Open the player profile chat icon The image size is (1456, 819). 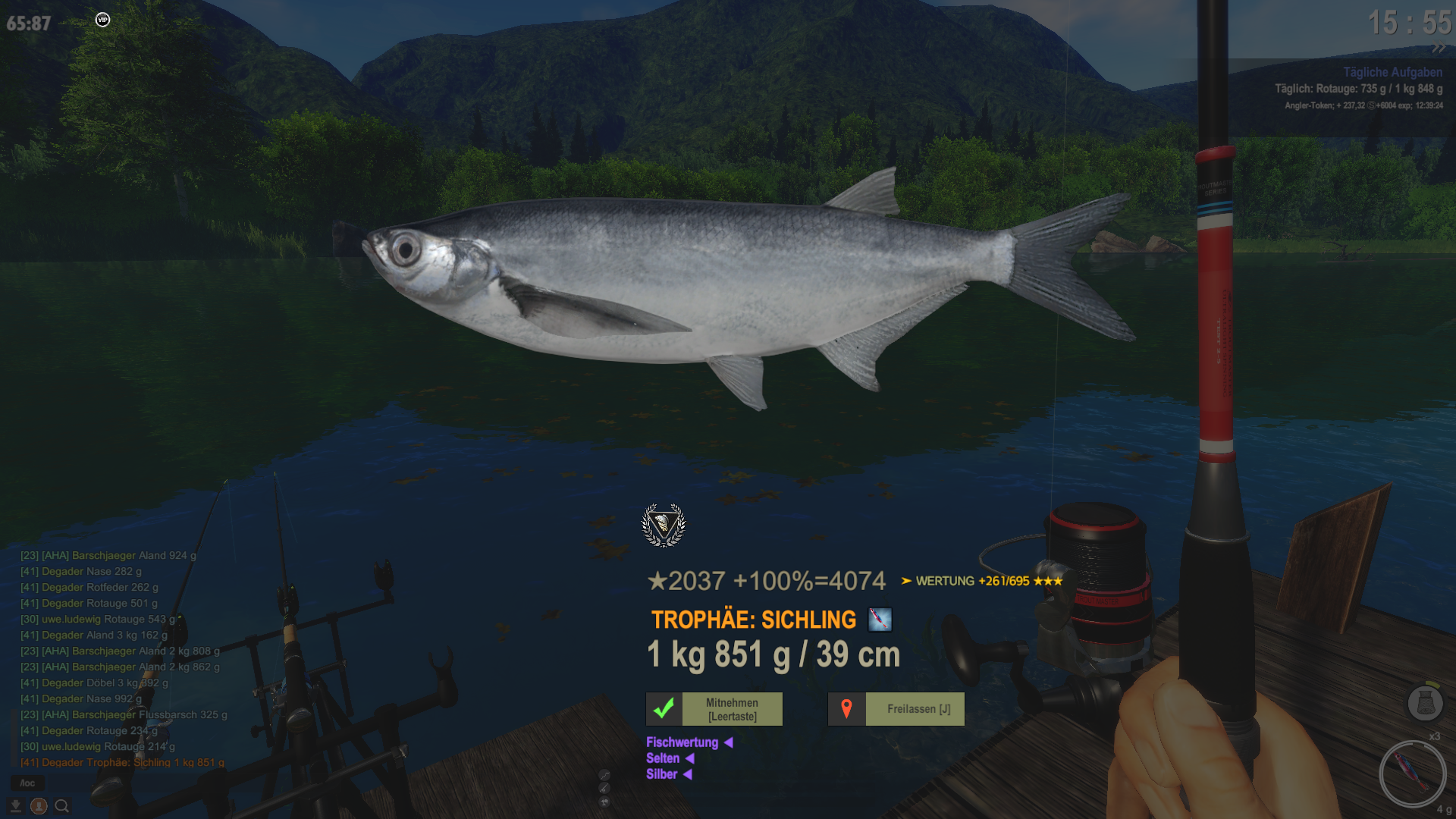(39, 806)
